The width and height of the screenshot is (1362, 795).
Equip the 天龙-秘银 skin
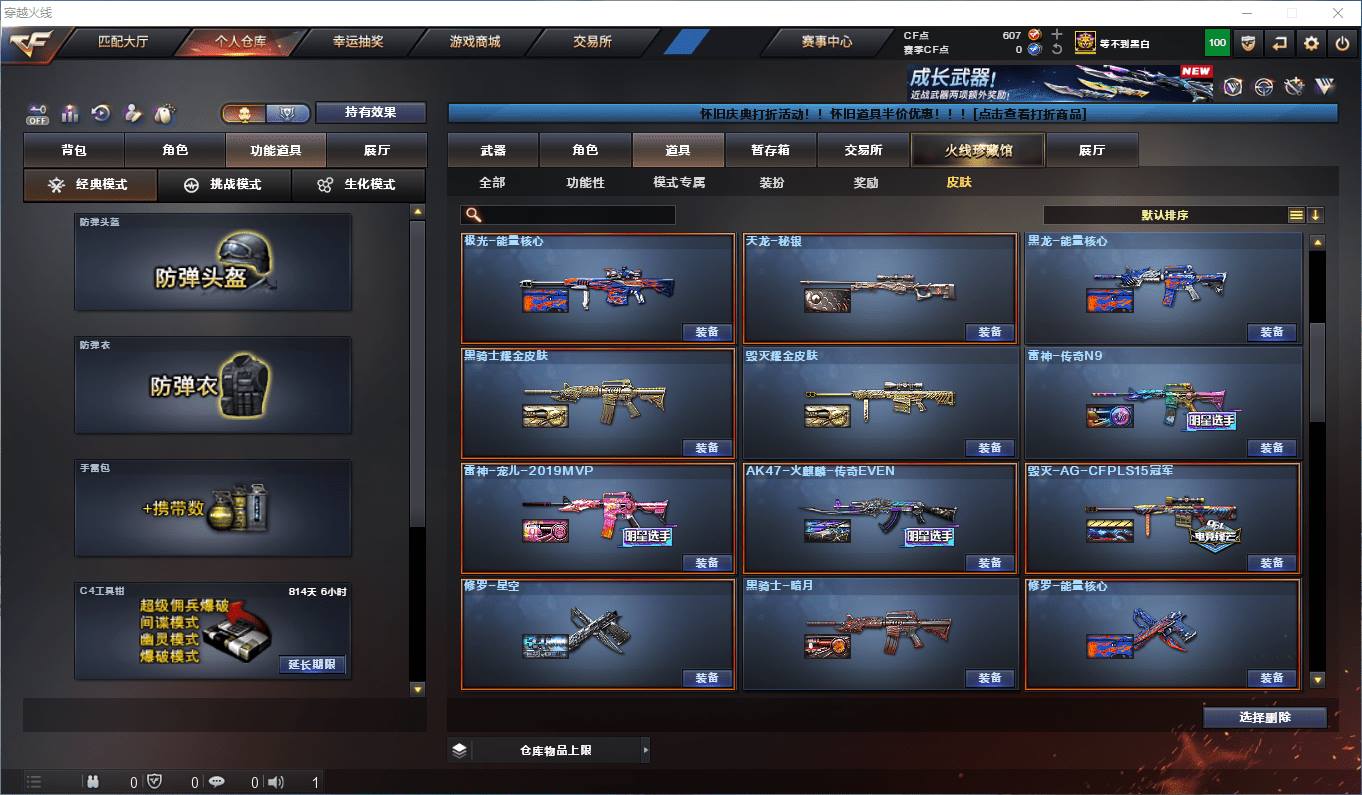(x=989, y=332)
